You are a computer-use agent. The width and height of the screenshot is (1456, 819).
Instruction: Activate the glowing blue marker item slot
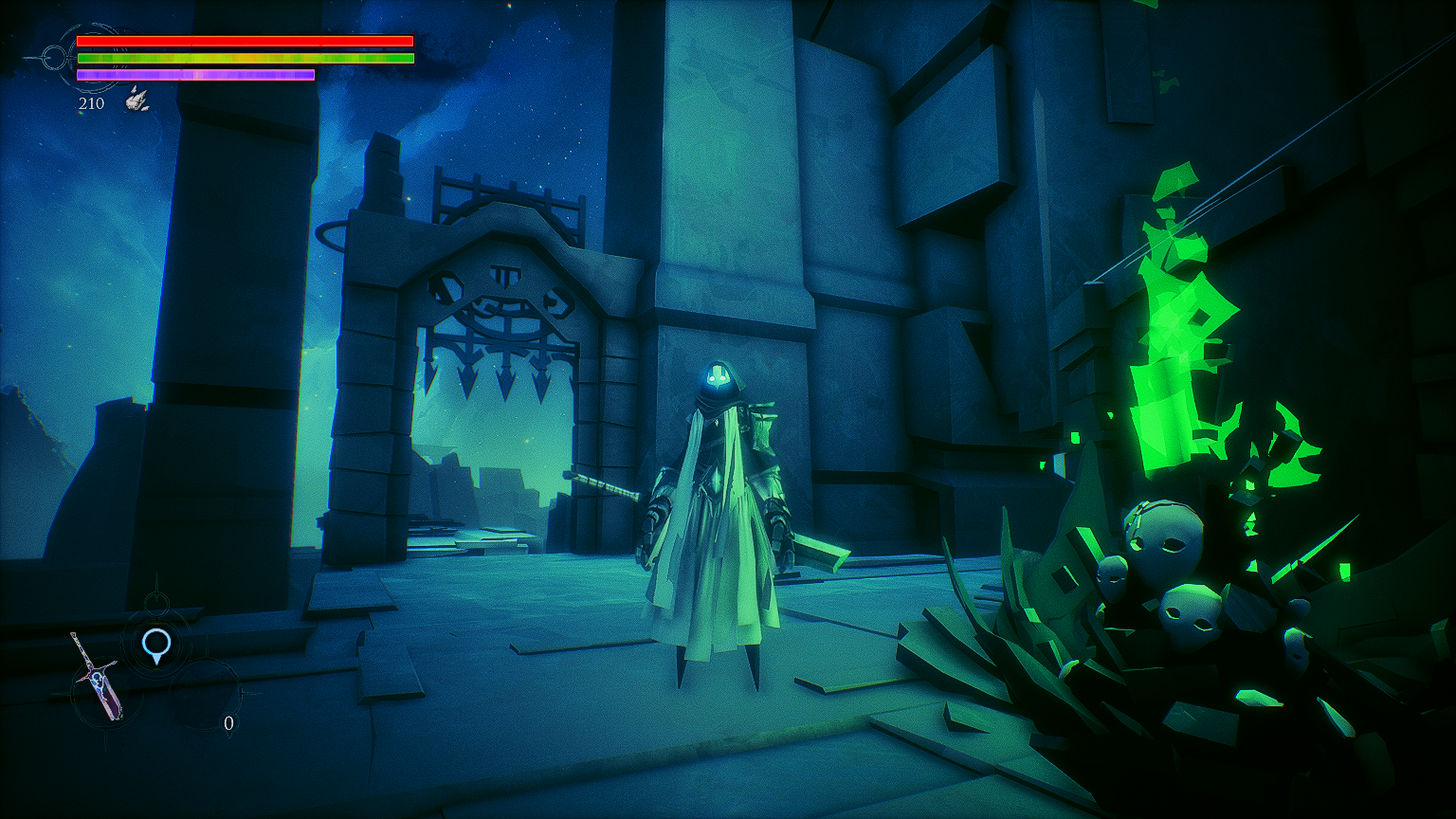click(156, 646)
